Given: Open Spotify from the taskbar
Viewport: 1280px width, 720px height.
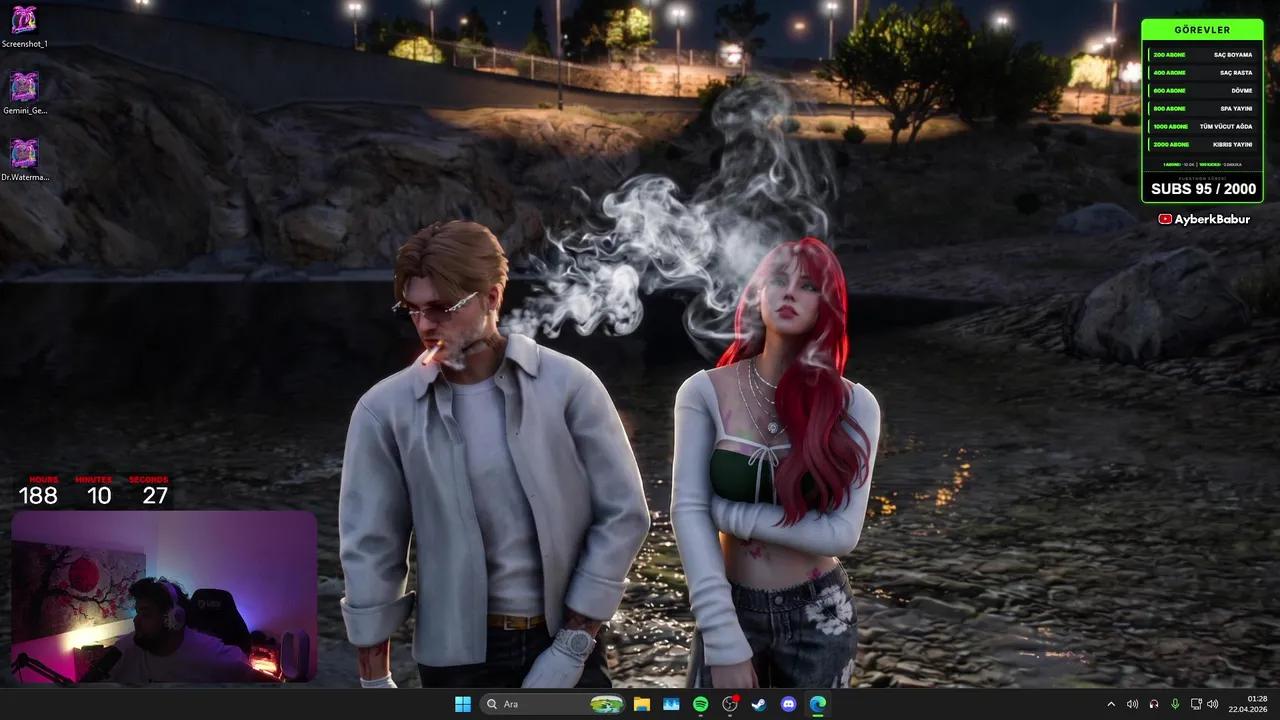Looking at the screenshot, I should click(699, 704).
